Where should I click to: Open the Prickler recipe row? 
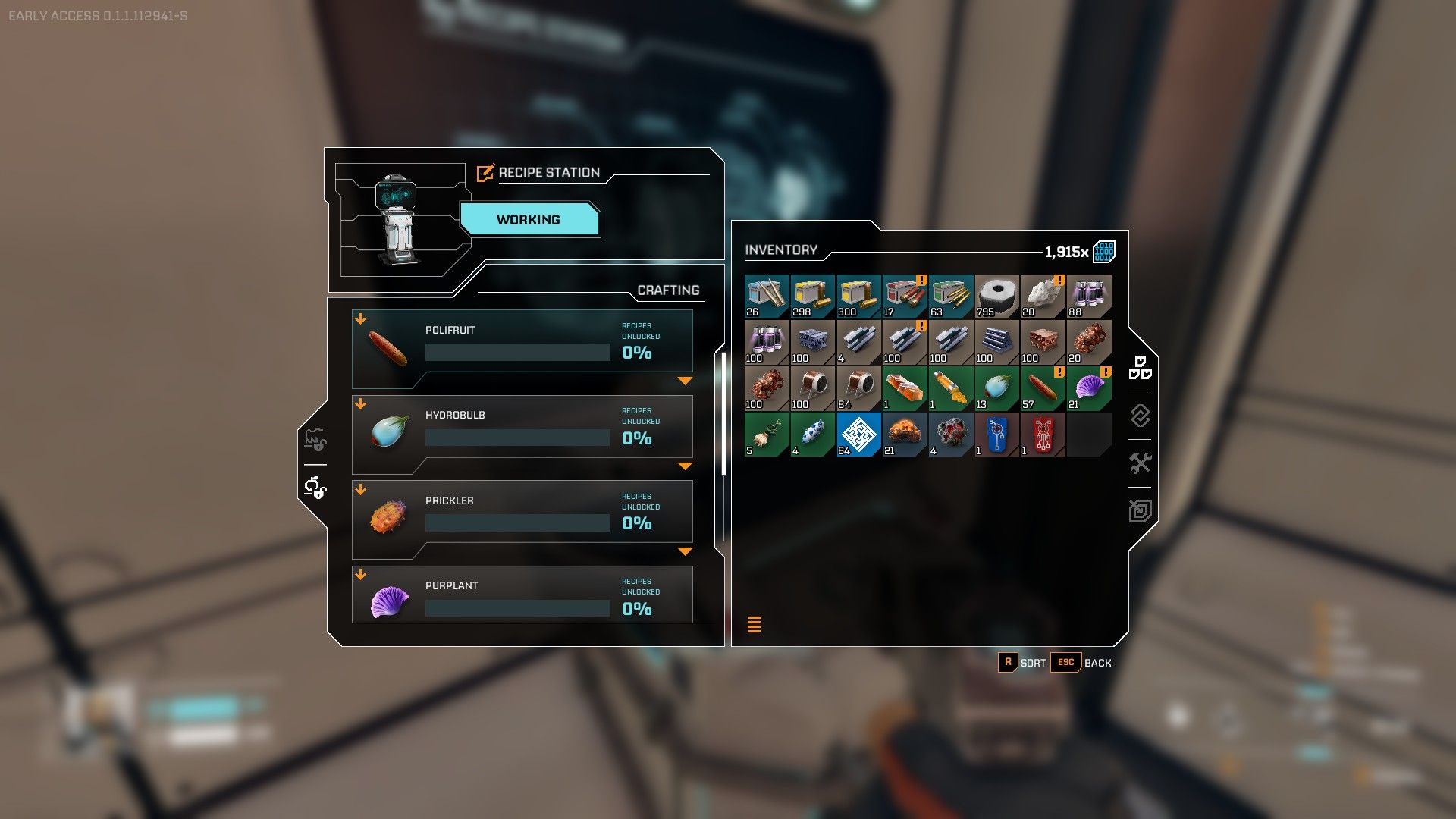pyautogui.click(x=522, y=512)
